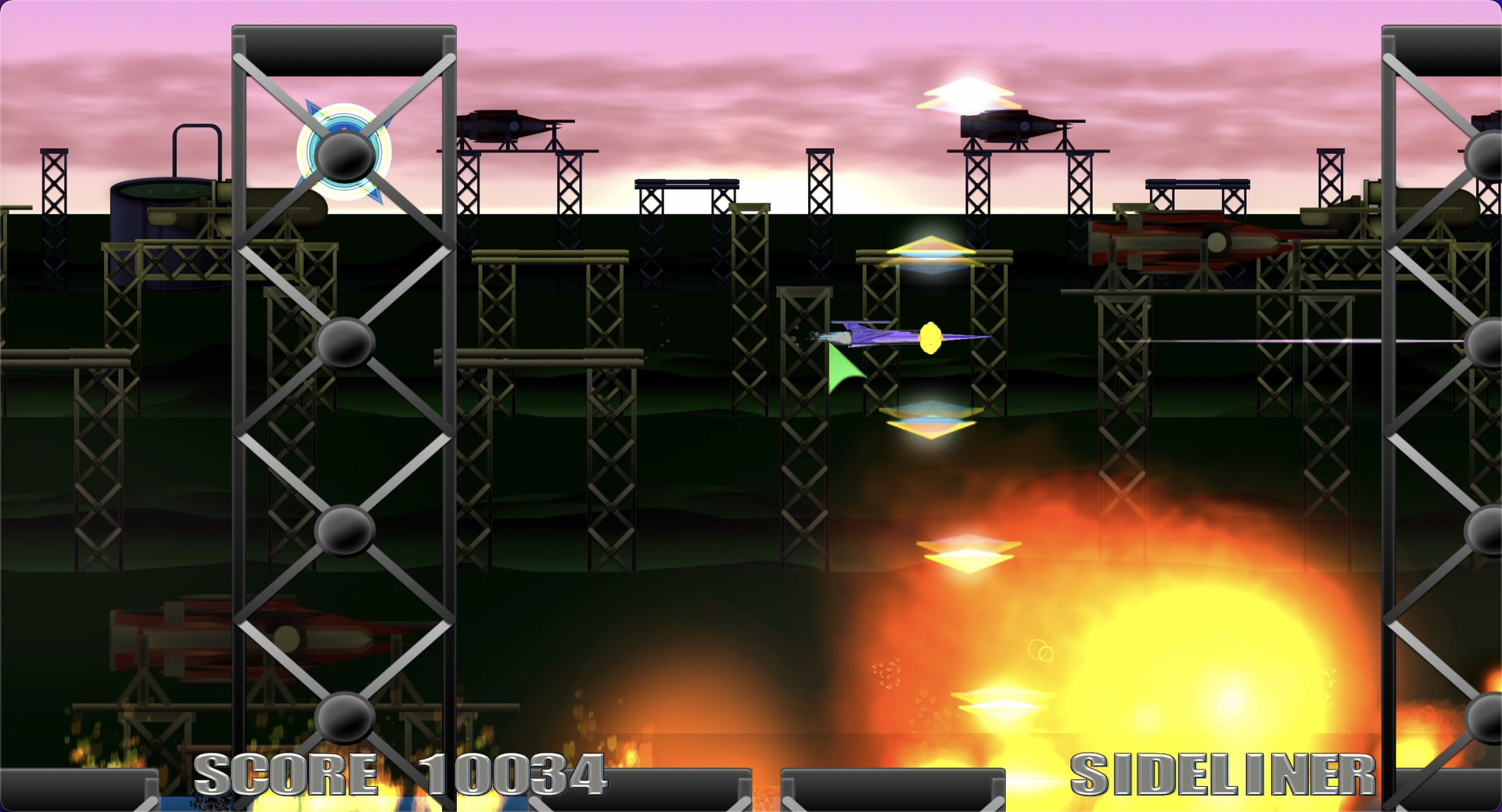Click the dim diamond pickup below the ship

931,422
